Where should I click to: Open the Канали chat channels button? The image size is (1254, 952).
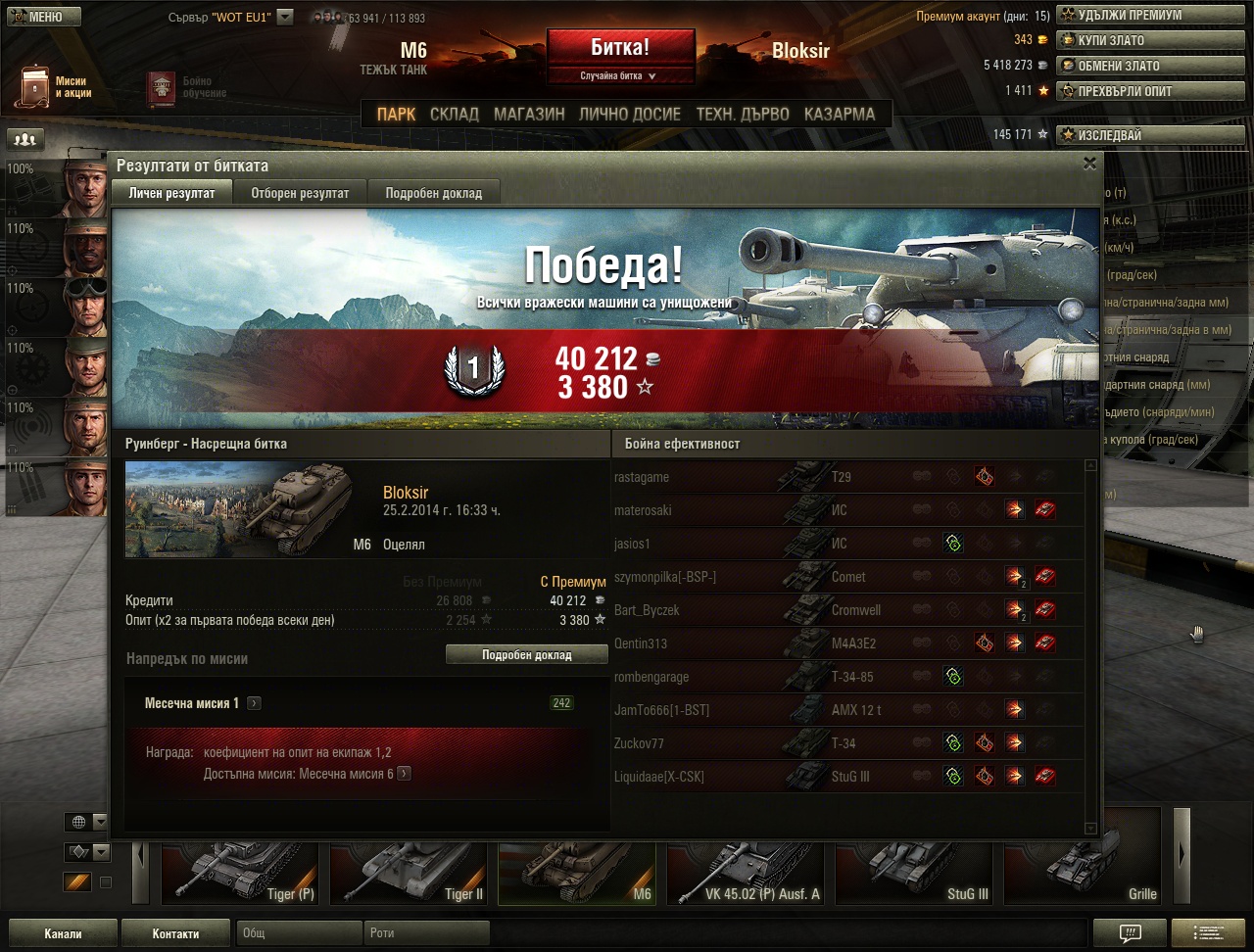click(x=63, y=933)
